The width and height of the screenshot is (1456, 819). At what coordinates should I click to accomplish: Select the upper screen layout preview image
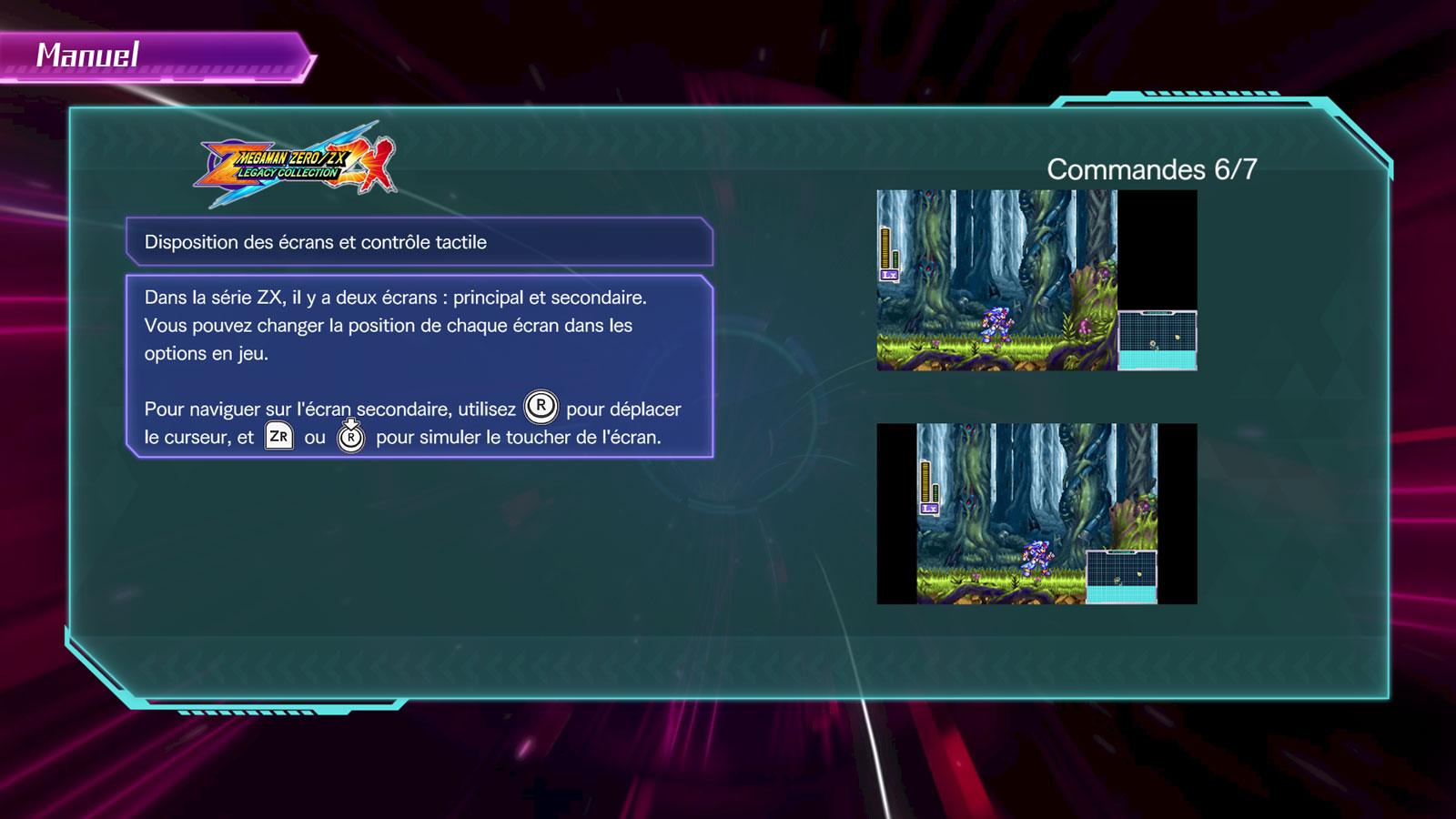pos(1036,280)
